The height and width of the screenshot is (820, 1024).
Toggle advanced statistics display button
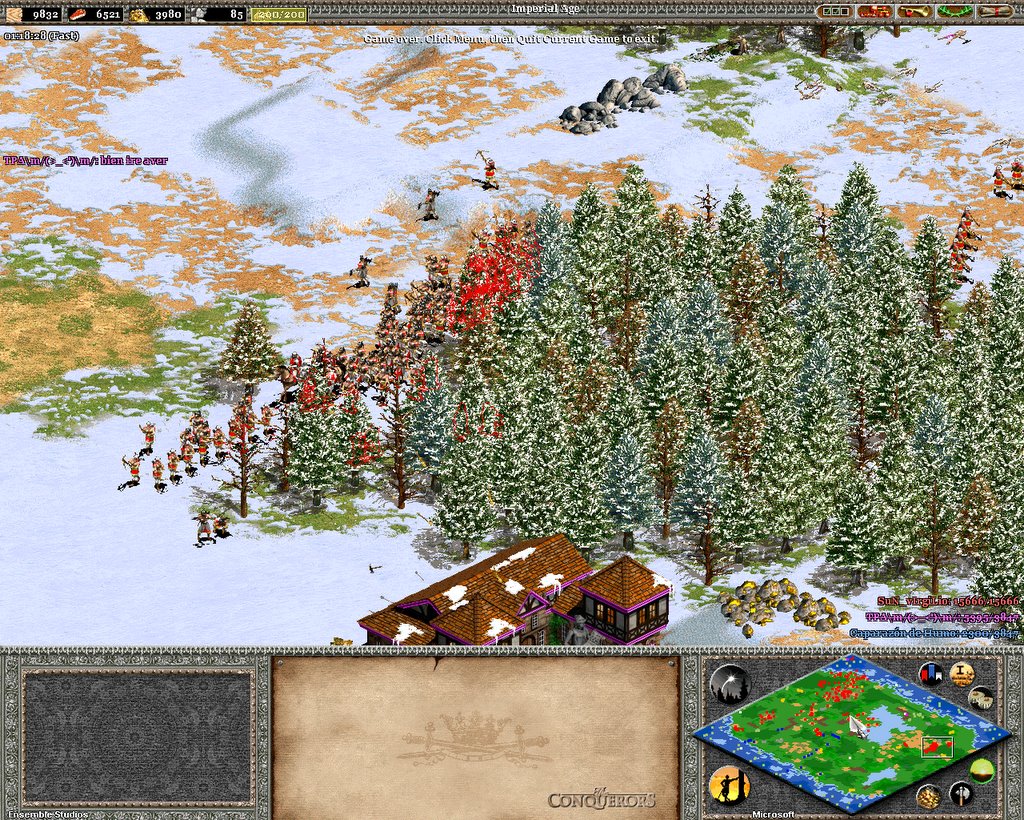tap(962, 674)
